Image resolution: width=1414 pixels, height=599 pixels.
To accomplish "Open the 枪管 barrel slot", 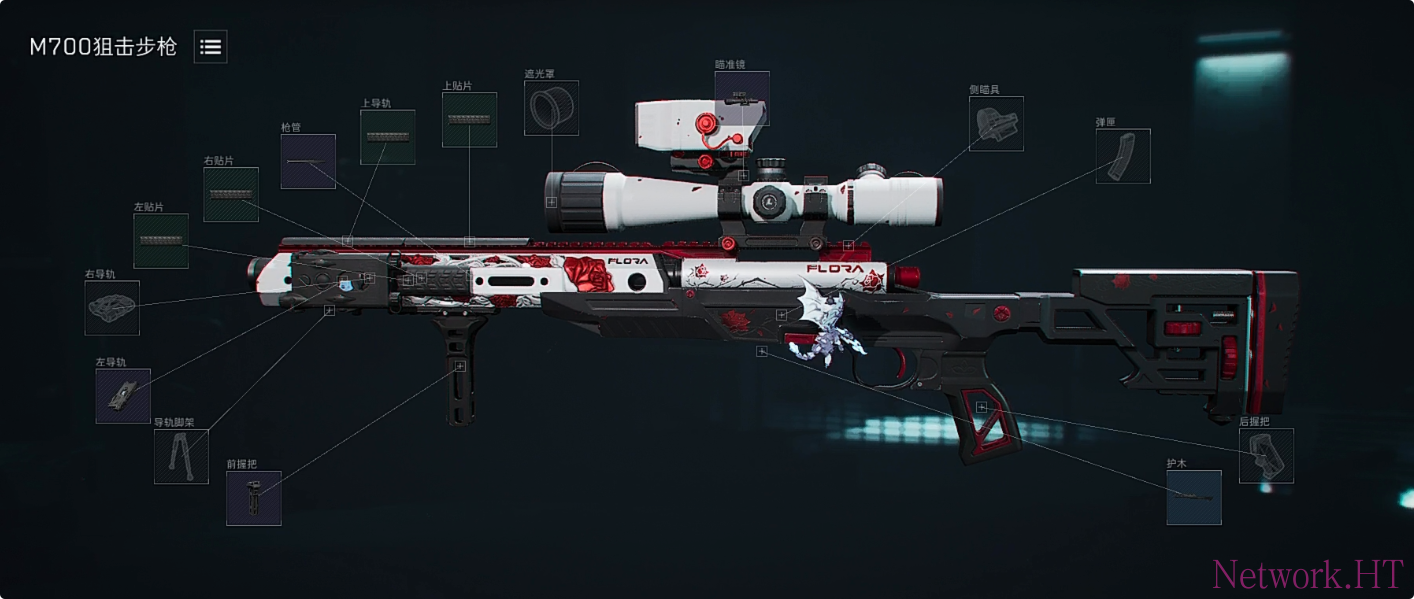I will 308,161.
